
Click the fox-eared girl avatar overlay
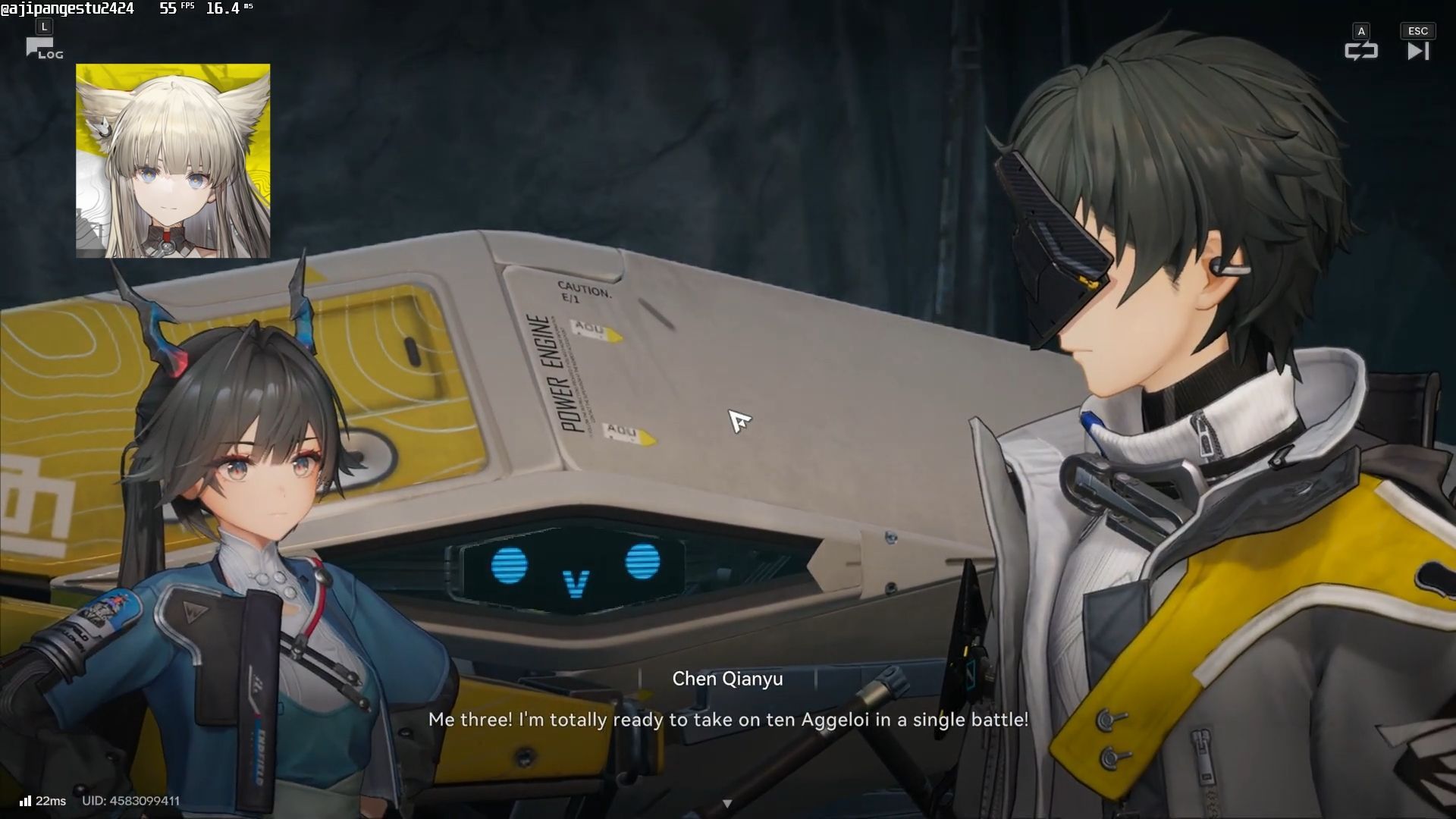(x=173, y=161)
